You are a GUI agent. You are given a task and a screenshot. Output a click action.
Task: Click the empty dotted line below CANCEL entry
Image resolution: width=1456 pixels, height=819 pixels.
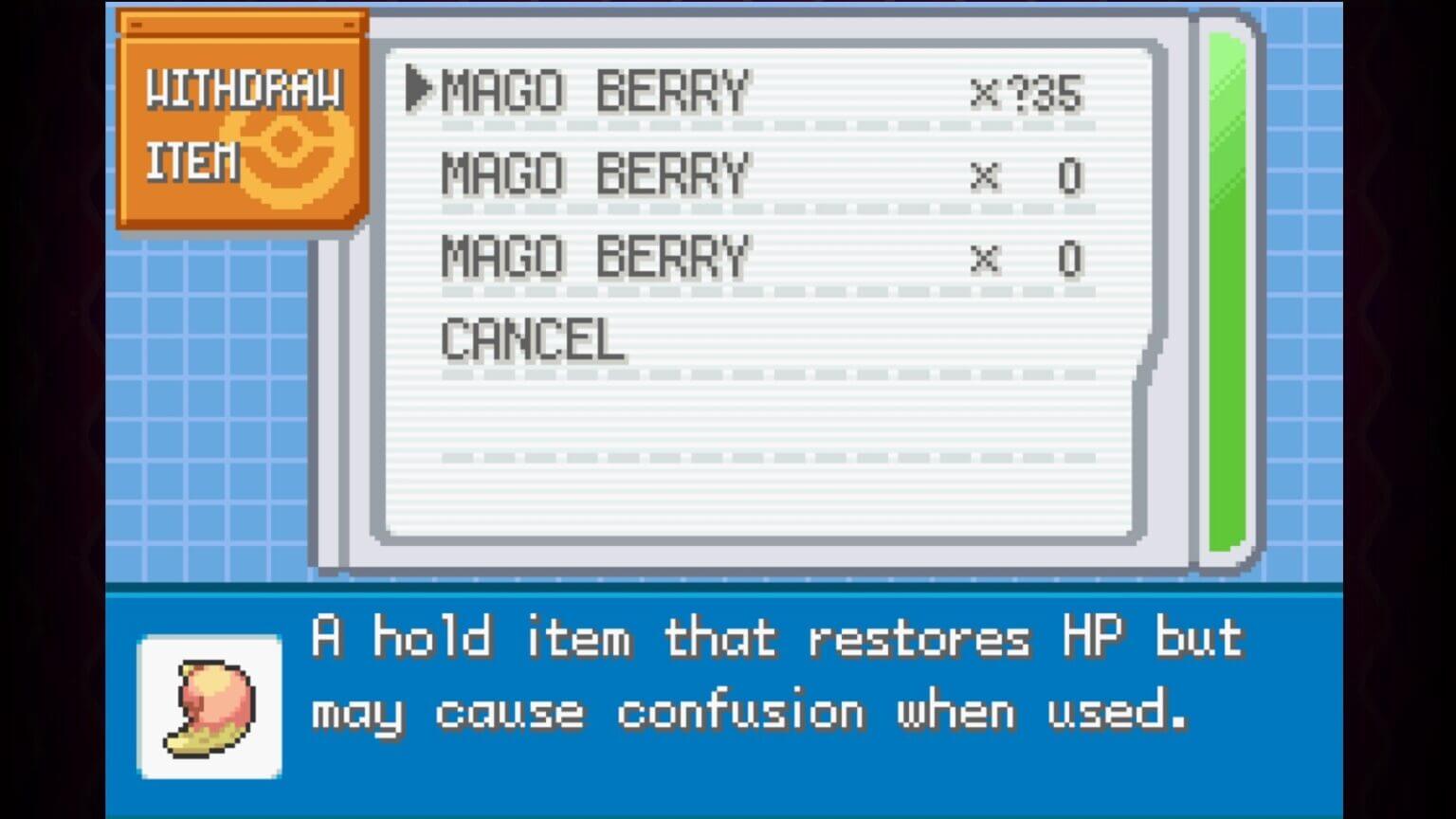768,458
